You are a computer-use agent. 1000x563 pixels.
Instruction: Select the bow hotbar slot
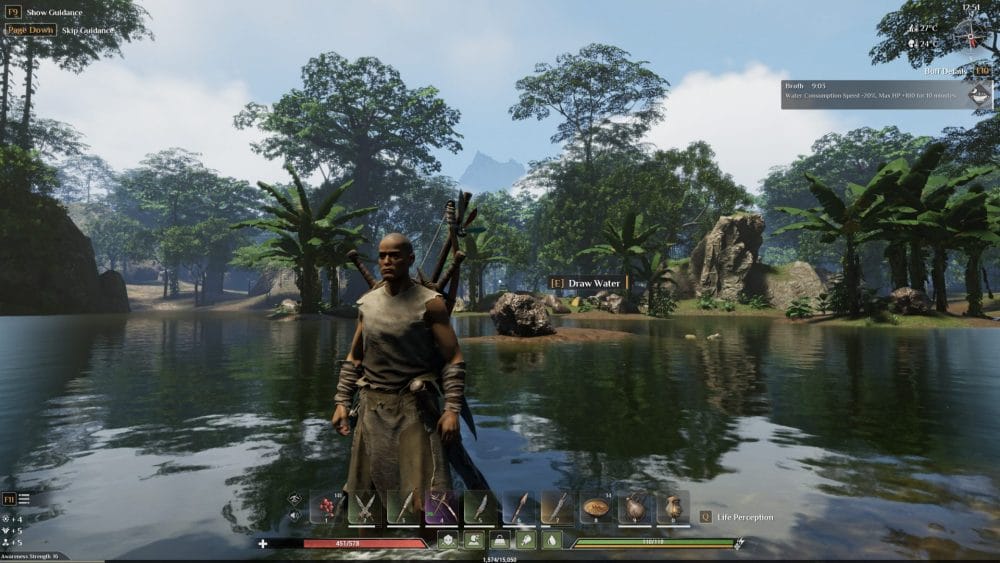pos(442,507)
